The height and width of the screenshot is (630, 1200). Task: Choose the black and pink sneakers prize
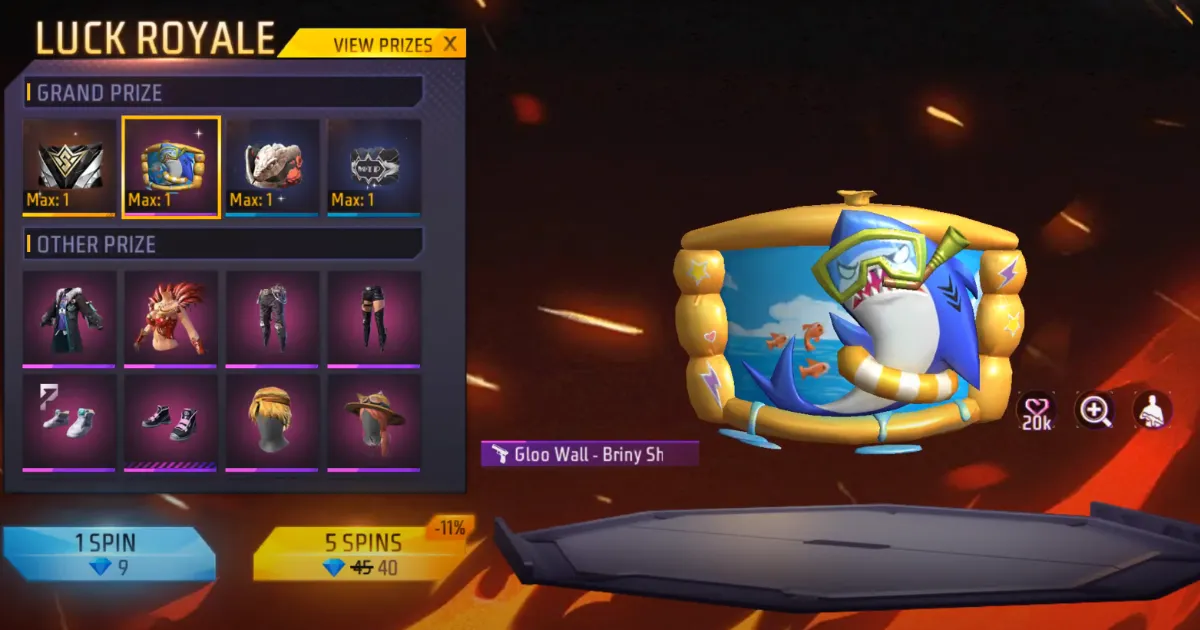(171, 421)
